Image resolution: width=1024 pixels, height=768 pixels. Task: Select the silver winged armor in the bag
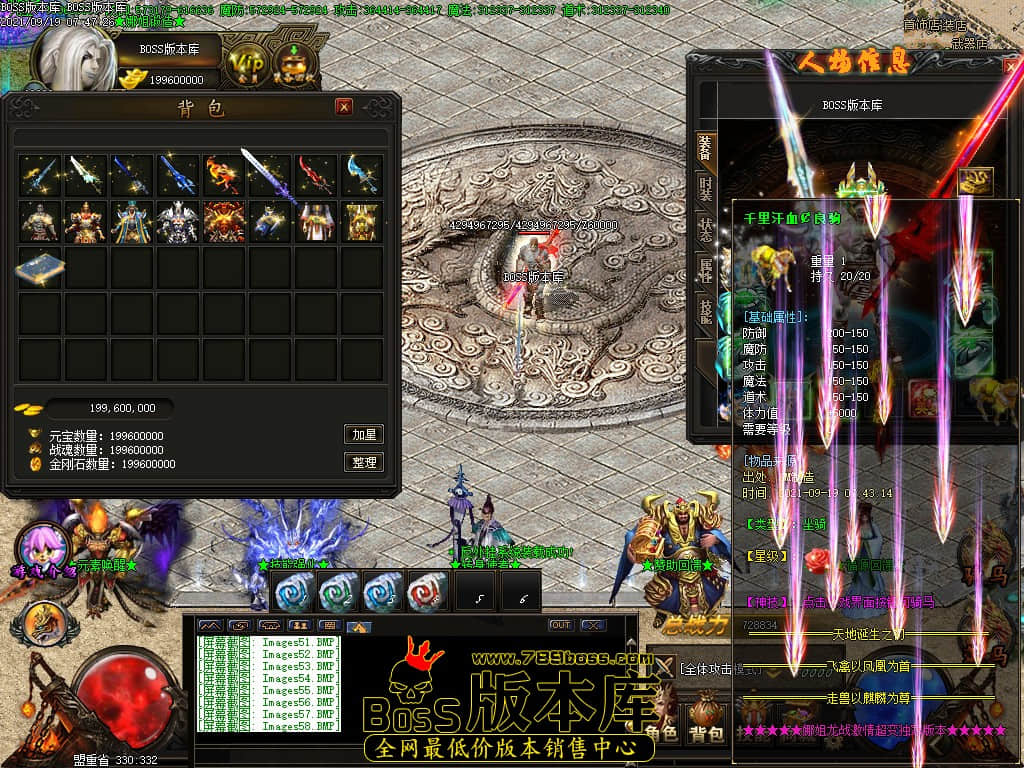pos(178,222)
